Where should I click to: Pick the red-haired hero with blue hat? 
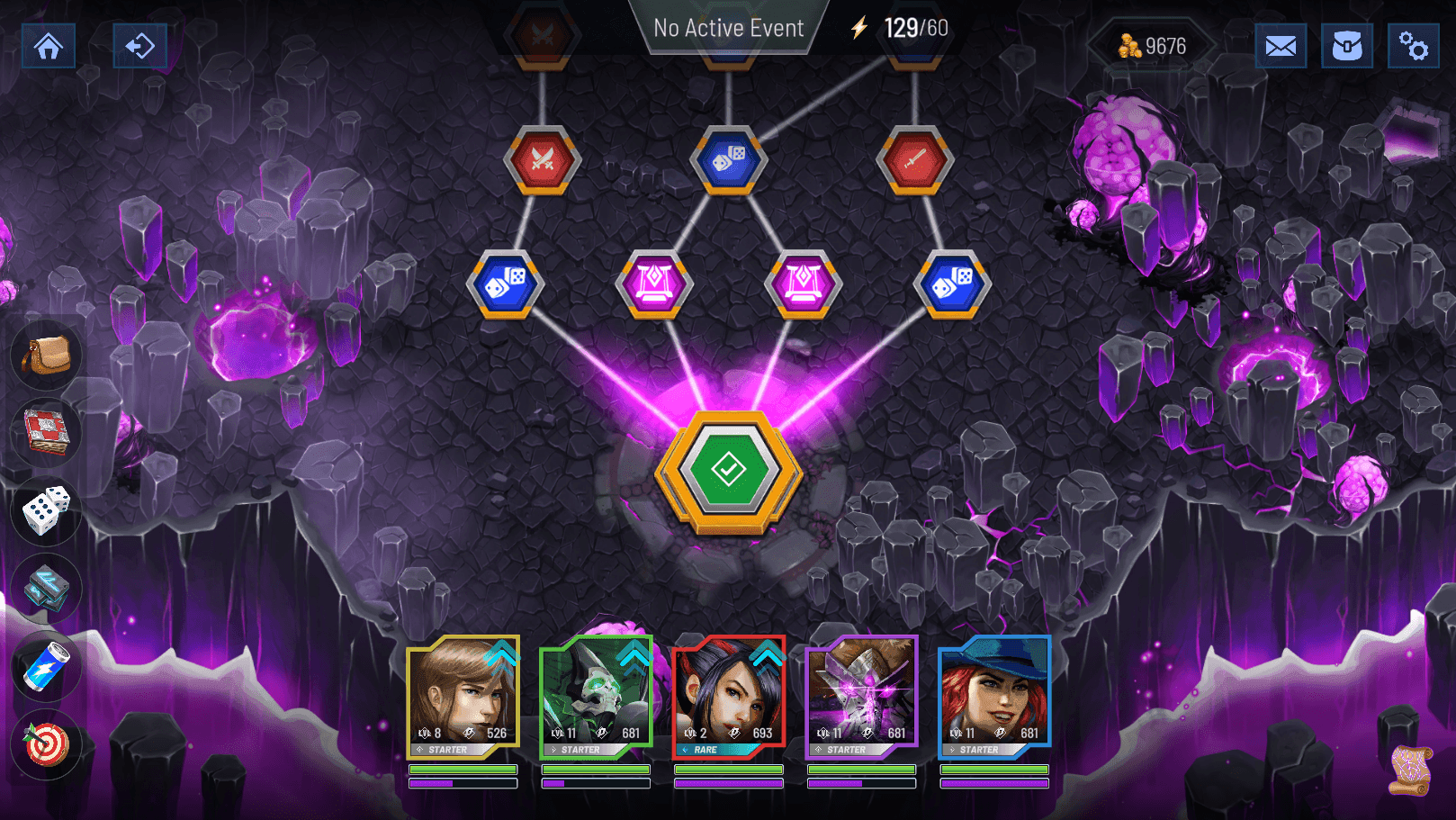pyautogui.click(x=994, y=696)
